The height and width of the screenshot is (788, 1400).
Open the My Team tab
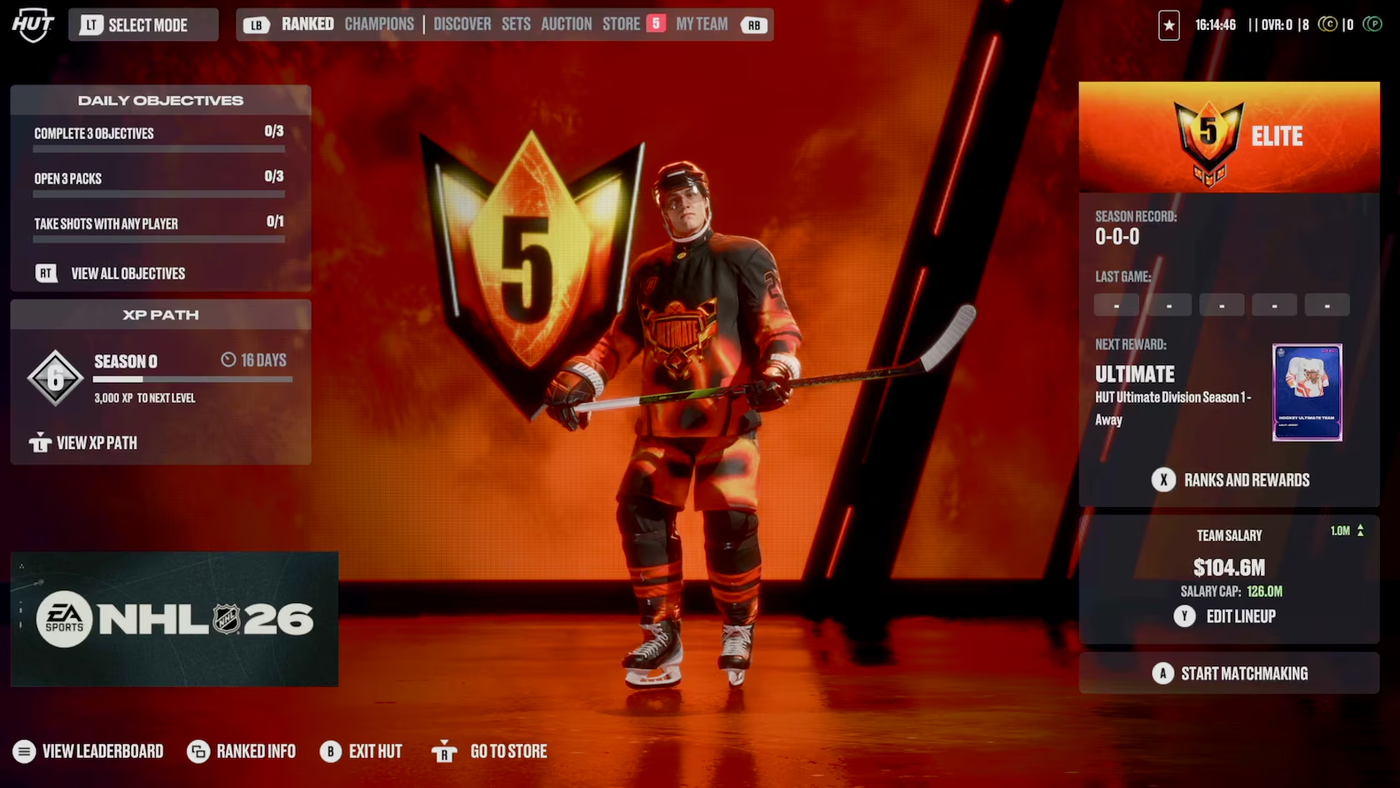pyautogui.click(x=701, y=24)
